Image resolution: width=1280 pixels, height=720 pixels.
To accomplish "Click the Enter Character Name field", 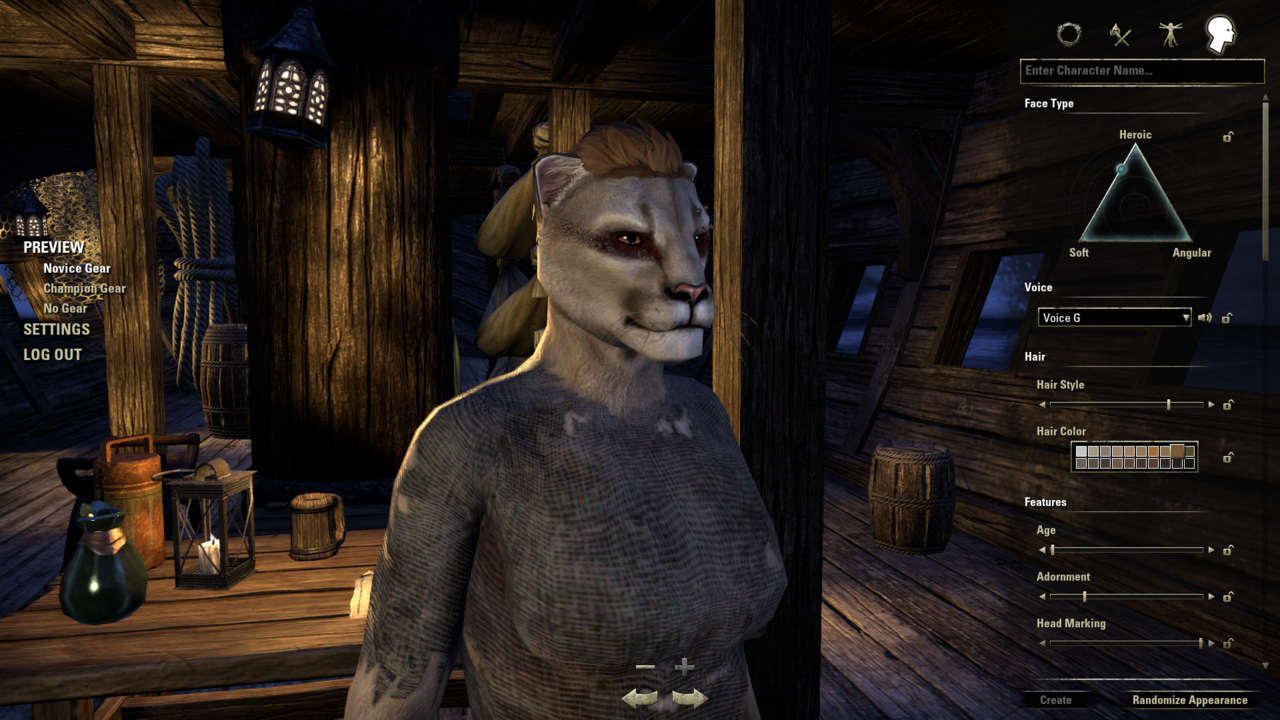I will [1142, 71].
